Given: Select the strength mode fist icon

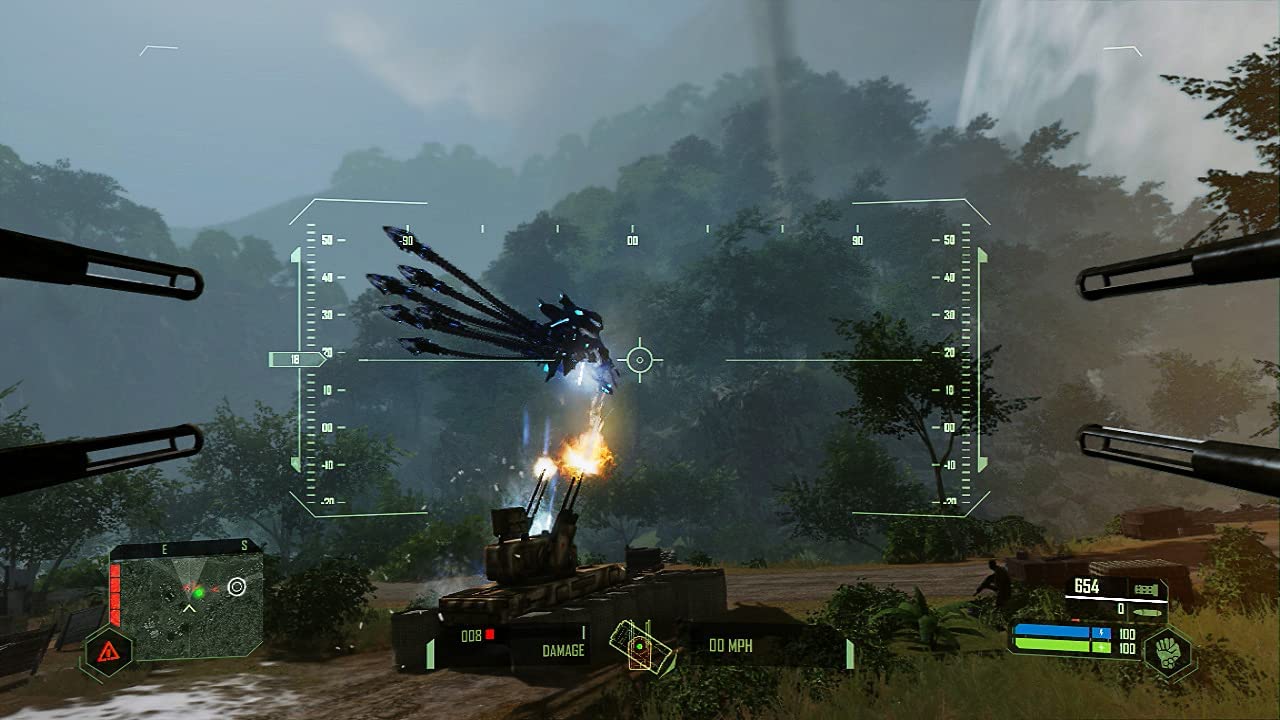Looking at the screenshot, I should (x=1168, y=652).
